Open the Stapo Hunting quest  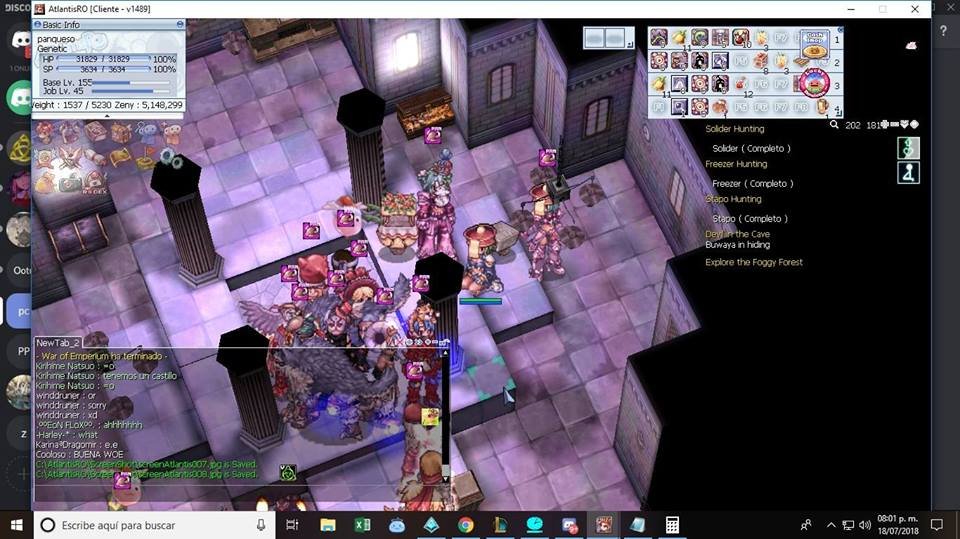[733, 199]
